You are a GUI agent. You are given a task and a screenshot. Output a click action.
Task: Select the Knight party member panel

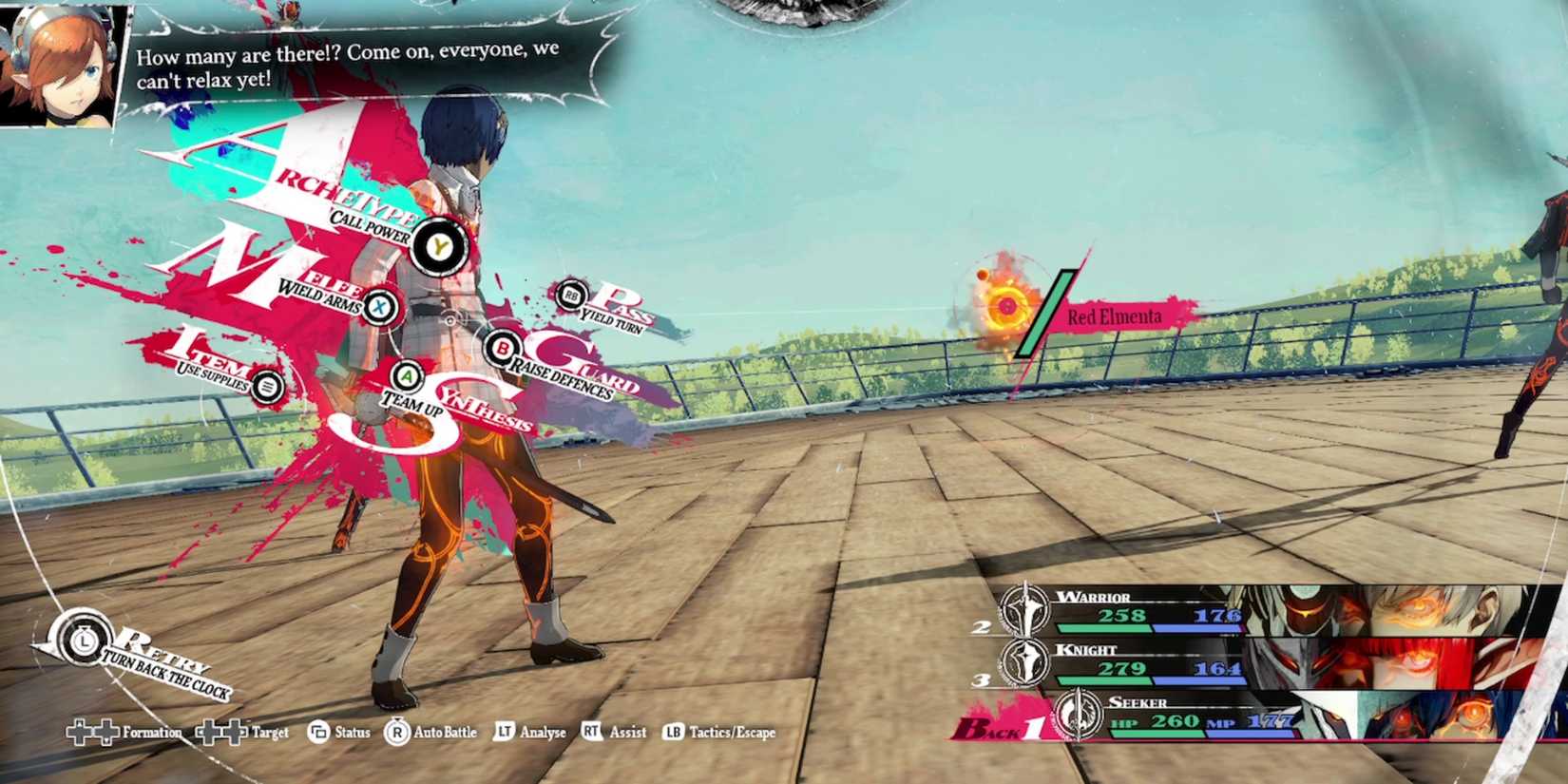click(x=1273, y=662)
